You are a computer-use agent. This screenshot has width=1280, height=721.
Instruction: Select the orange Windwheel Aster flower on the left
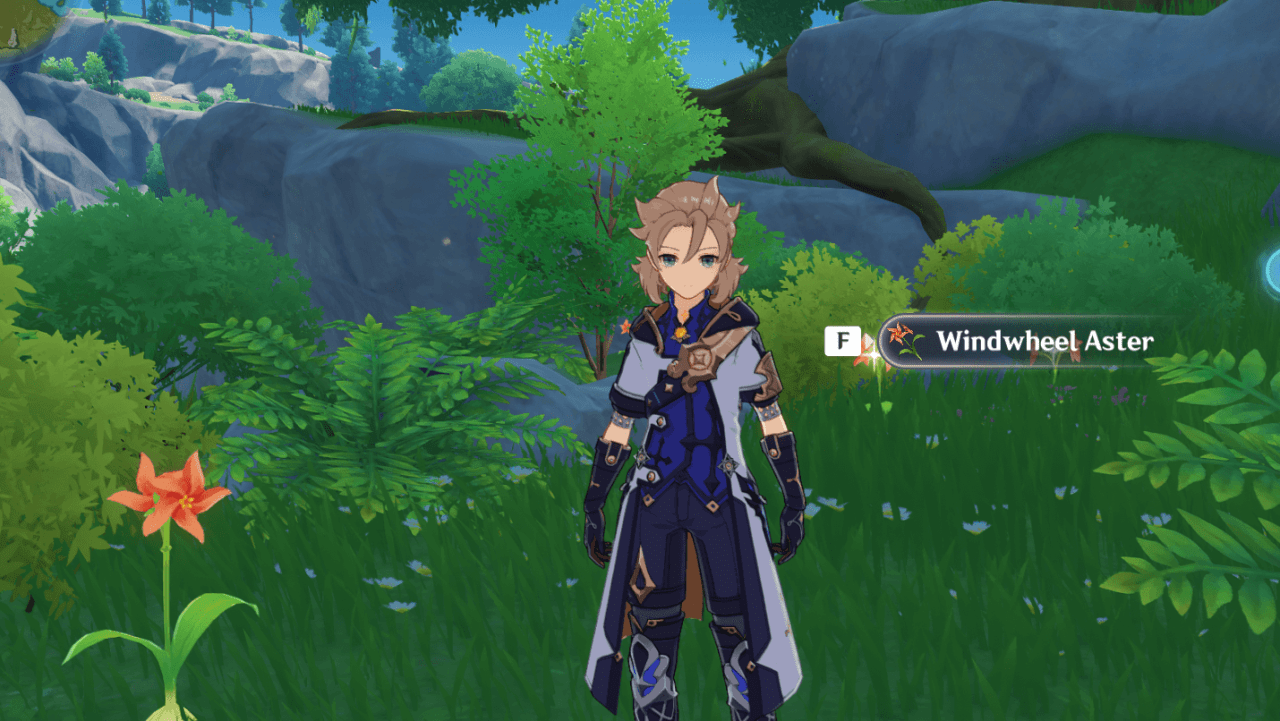coord(165,497)
